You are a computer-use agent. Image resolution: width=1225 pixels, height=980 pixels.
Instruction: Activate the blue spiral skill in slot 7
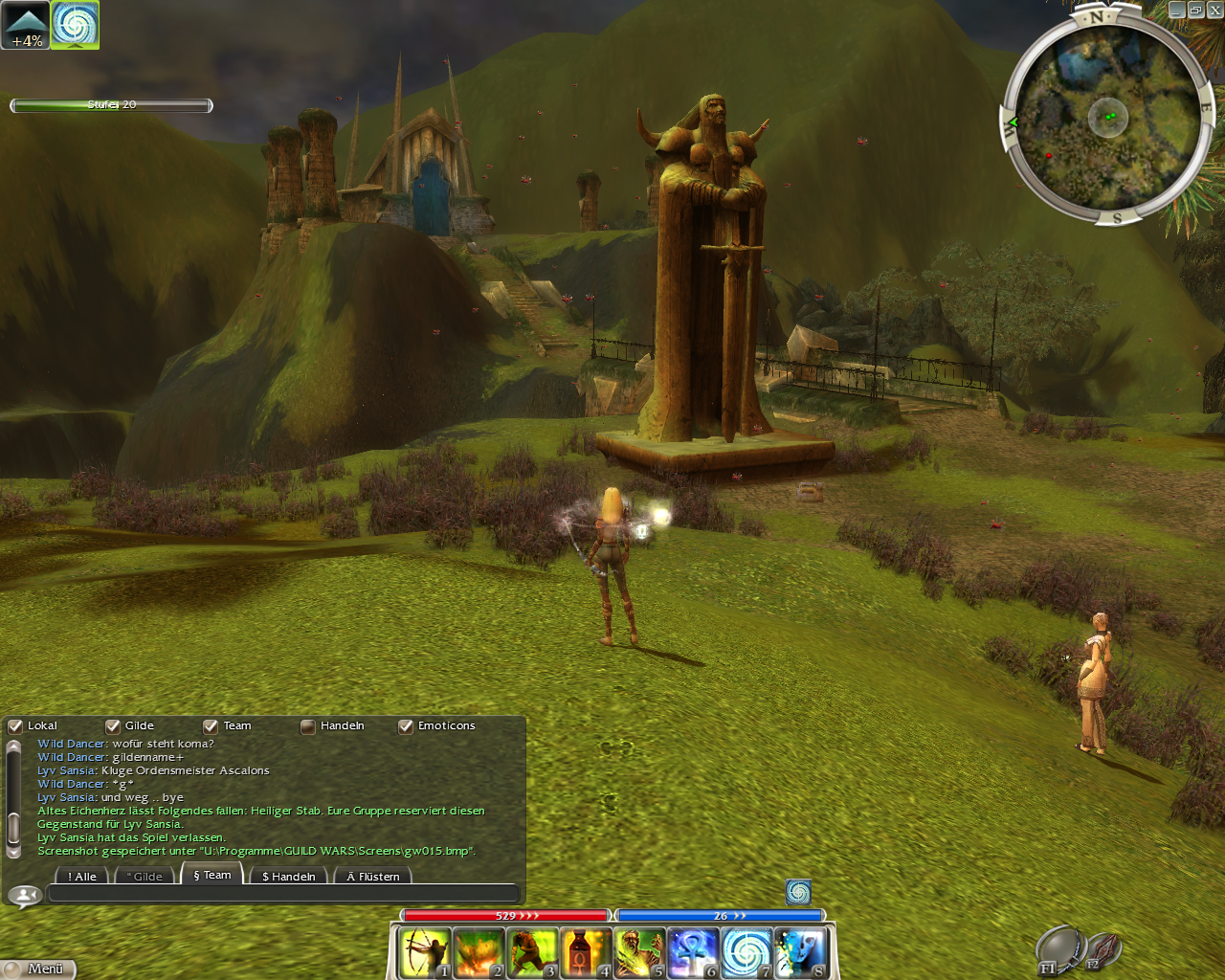746,952
